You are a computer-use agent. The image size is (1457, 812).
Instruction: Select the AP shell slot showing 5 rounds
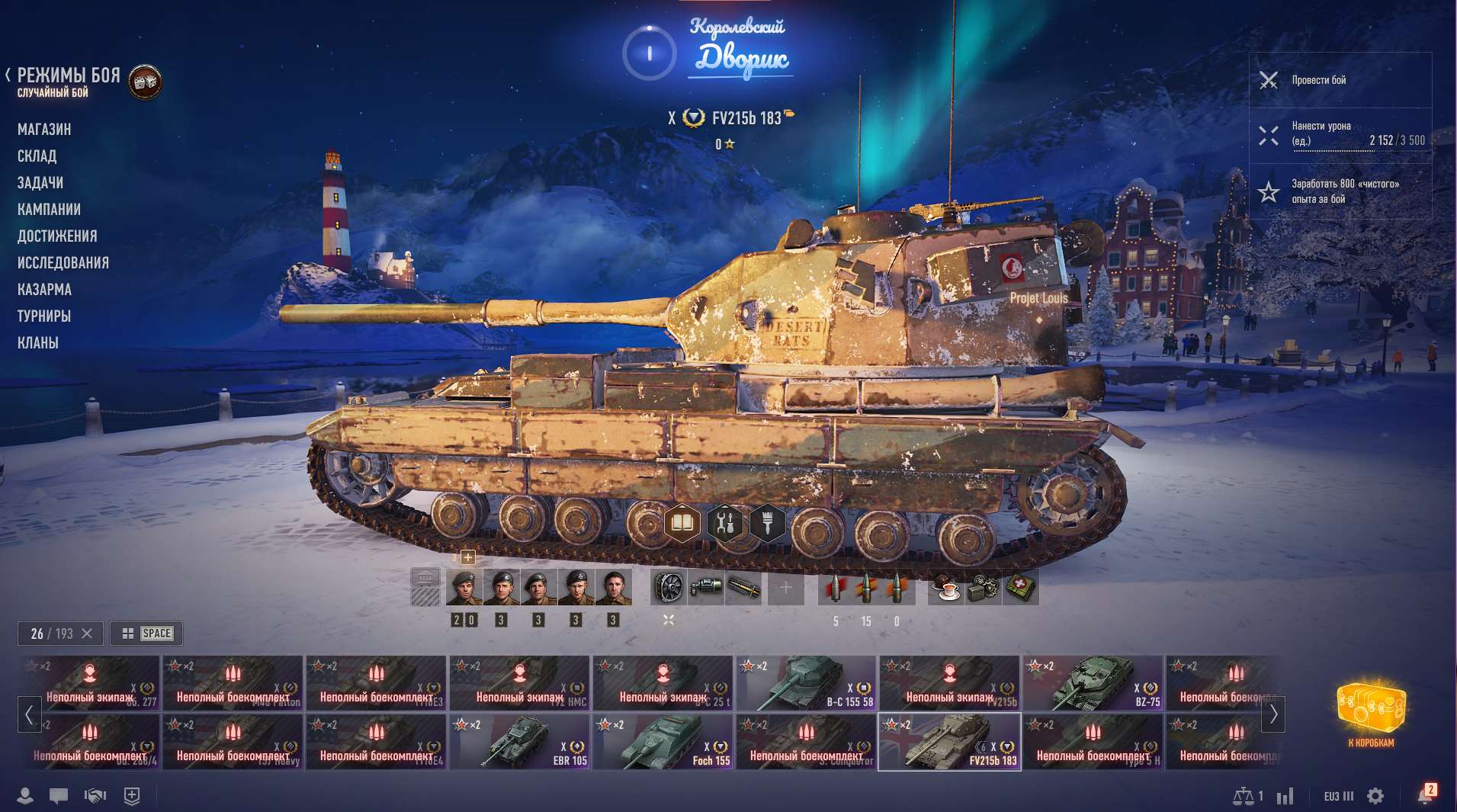pos(836,586)
